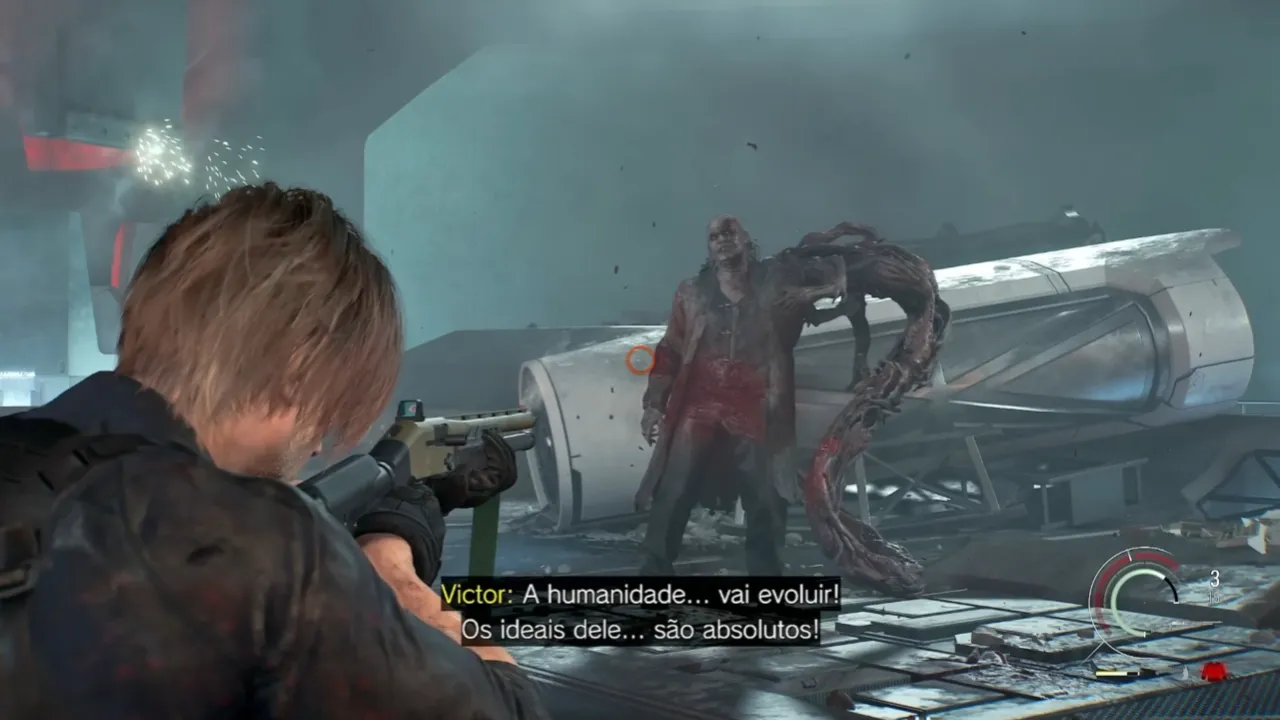Click the speaker name Victor in the subtitles
1280x720 pixels.
click(472, 592)
